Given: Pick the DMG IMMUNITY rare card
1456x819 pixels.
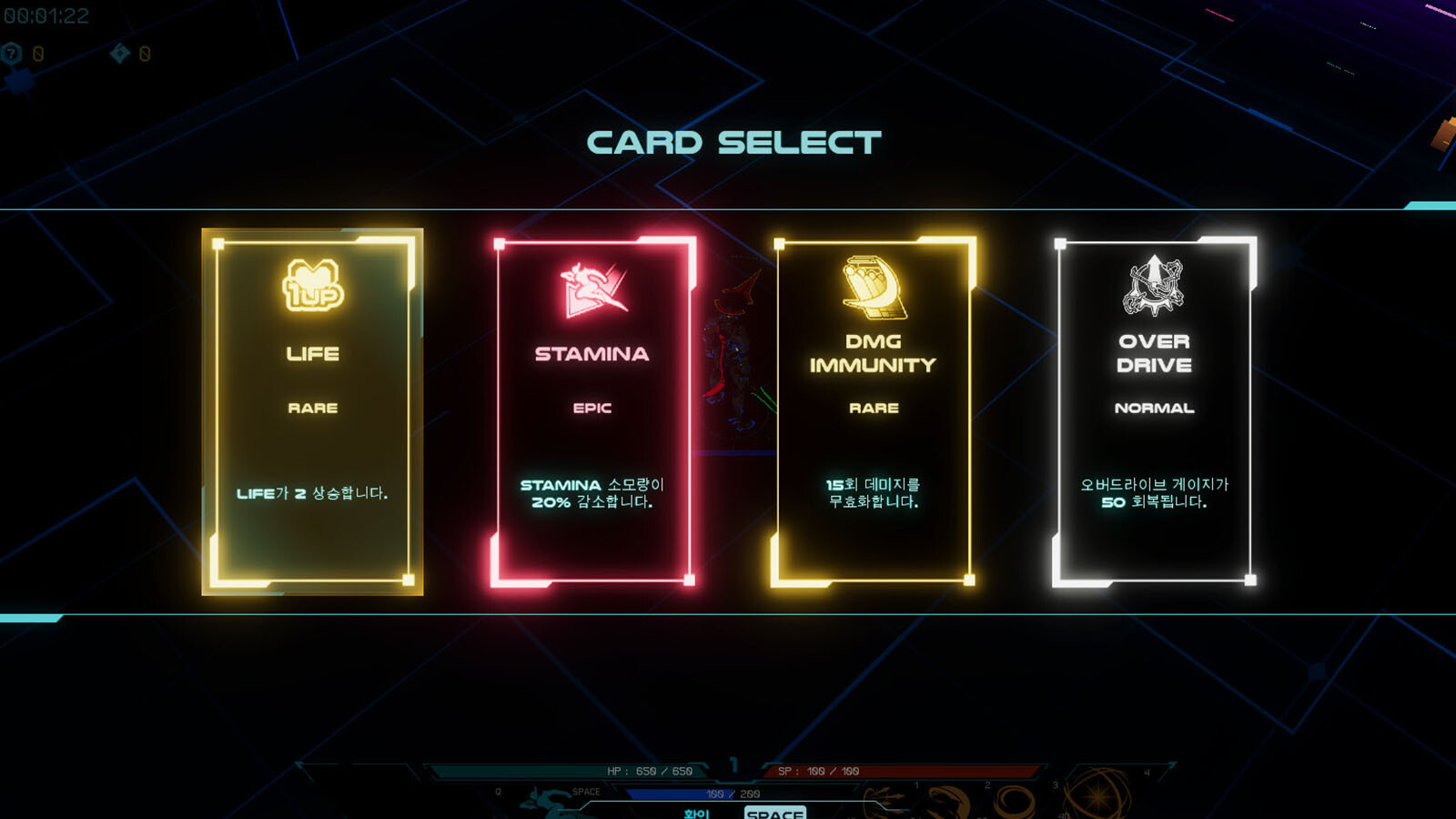Looking at the screenshot, I should point(873,411).
